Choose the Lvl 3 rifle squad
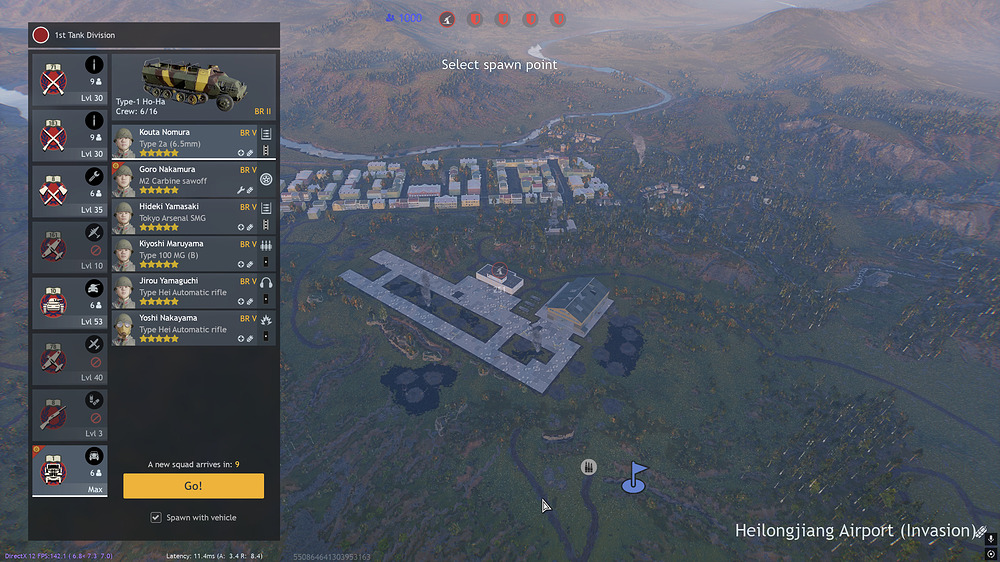 [x=69, y=413]
